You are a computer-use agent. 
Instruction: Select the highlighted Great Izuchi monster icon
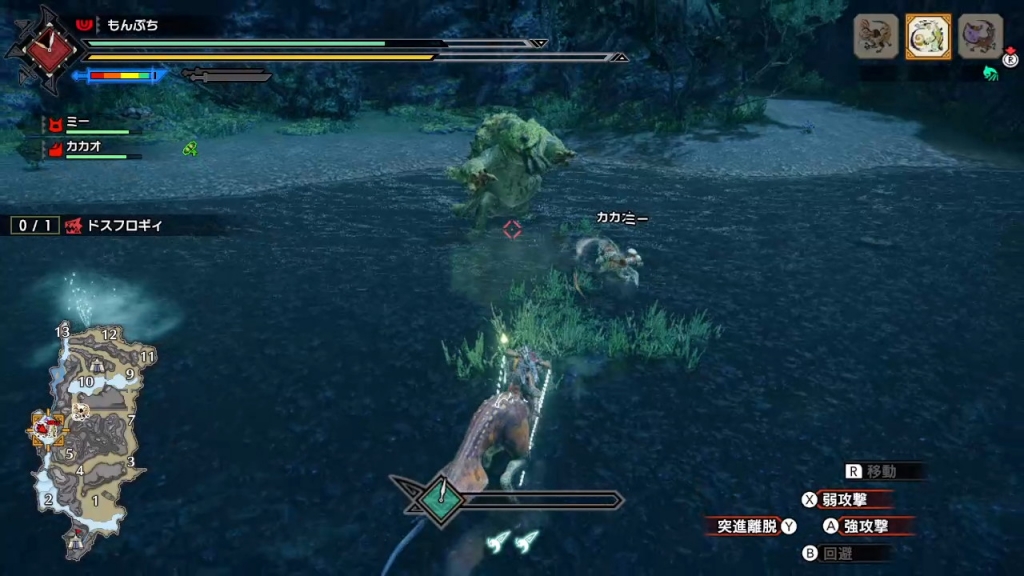coord(928,37)
